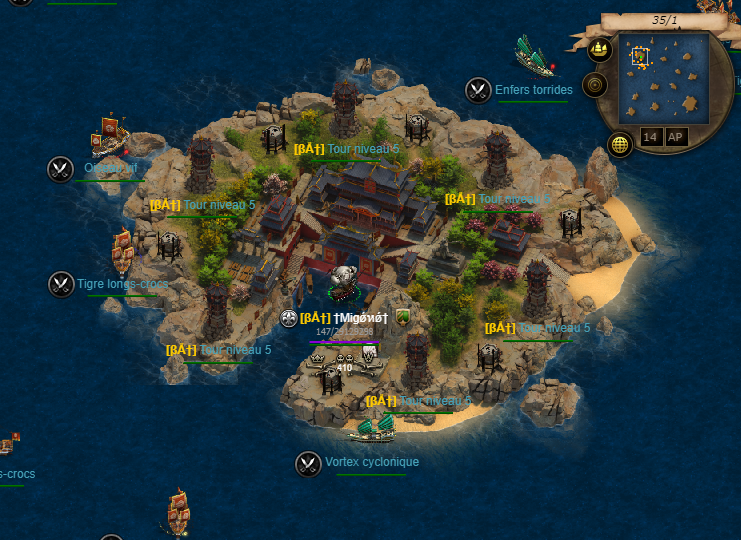Click the minimap of the island sea
This screenshot has width=741, height=540.
[663, 77]
